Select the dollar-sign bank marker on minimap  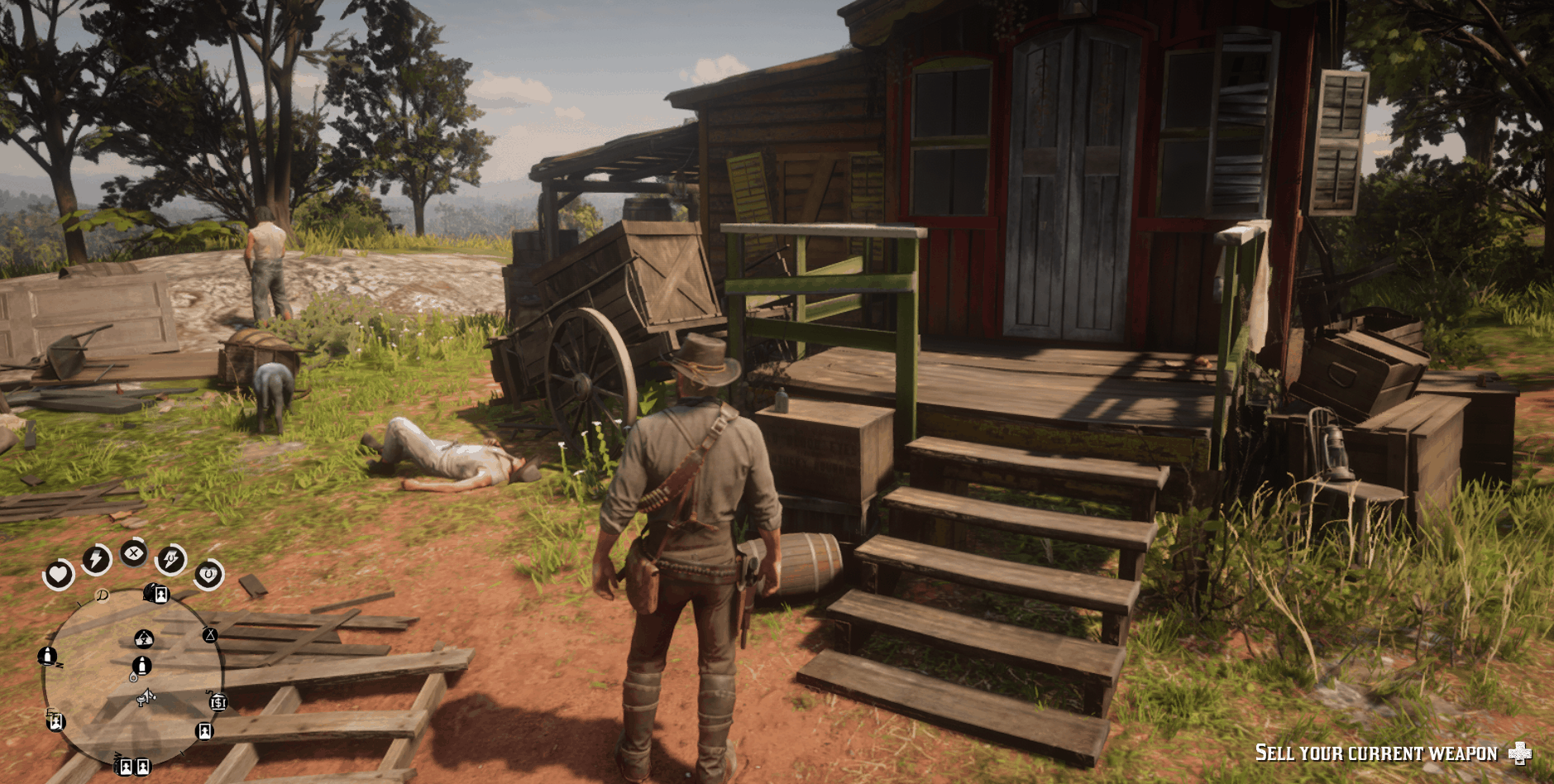(x=218, y=702)
